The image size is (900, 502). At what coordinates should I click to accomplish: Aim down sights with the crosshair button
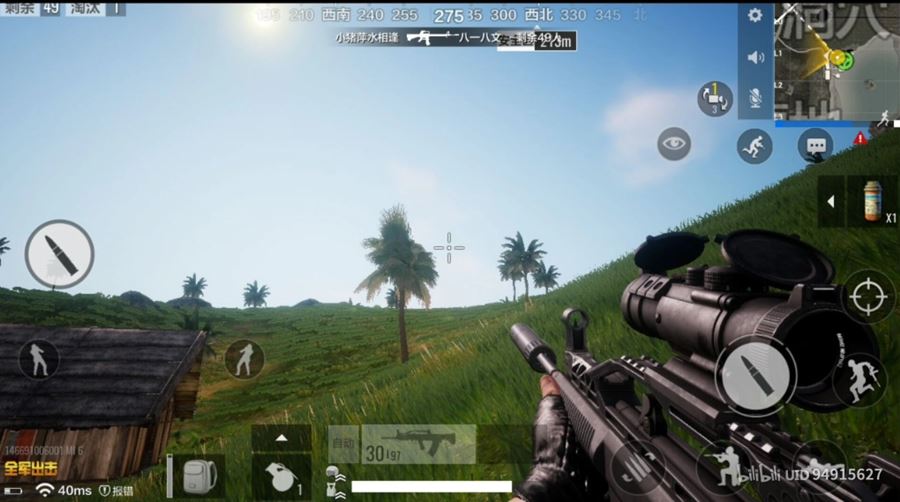pos(868,296)
